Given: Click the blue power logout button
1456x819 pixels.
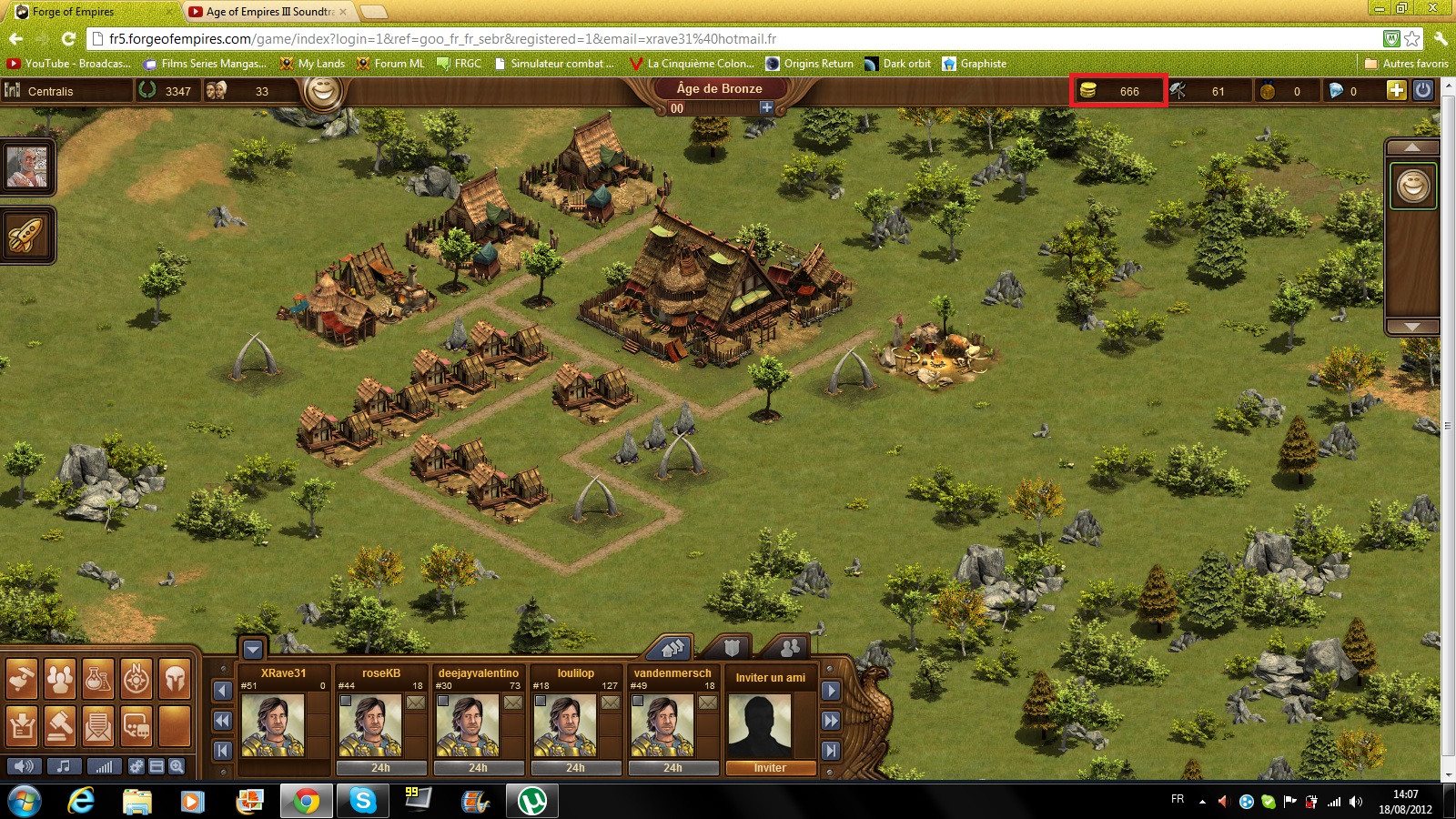Looking at the screenshot, I should pos(1423,90).
